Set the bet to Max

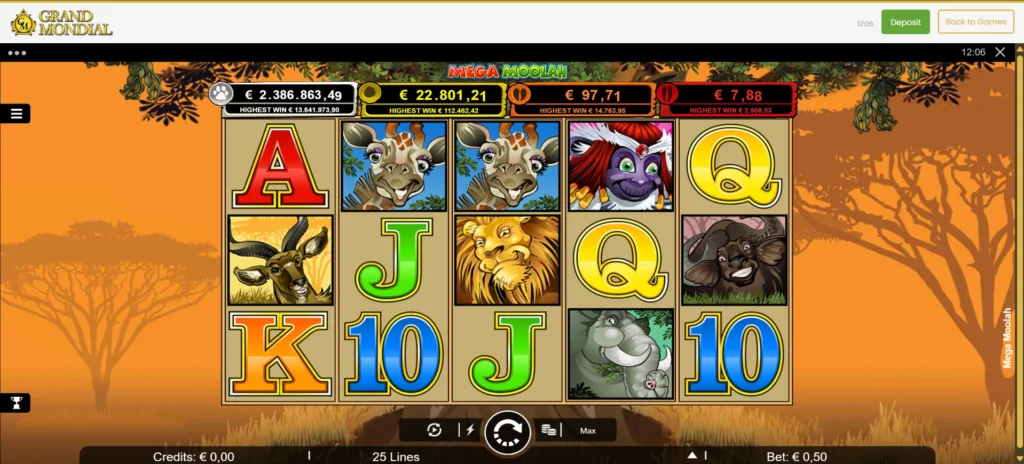pos(588,431)
